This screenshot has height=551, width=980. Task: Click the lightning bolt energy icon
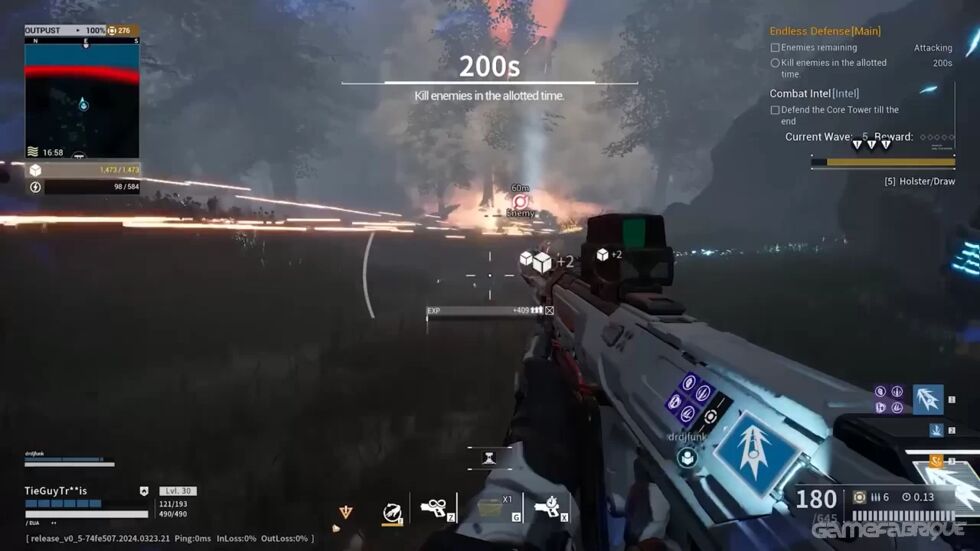point(35,187)
